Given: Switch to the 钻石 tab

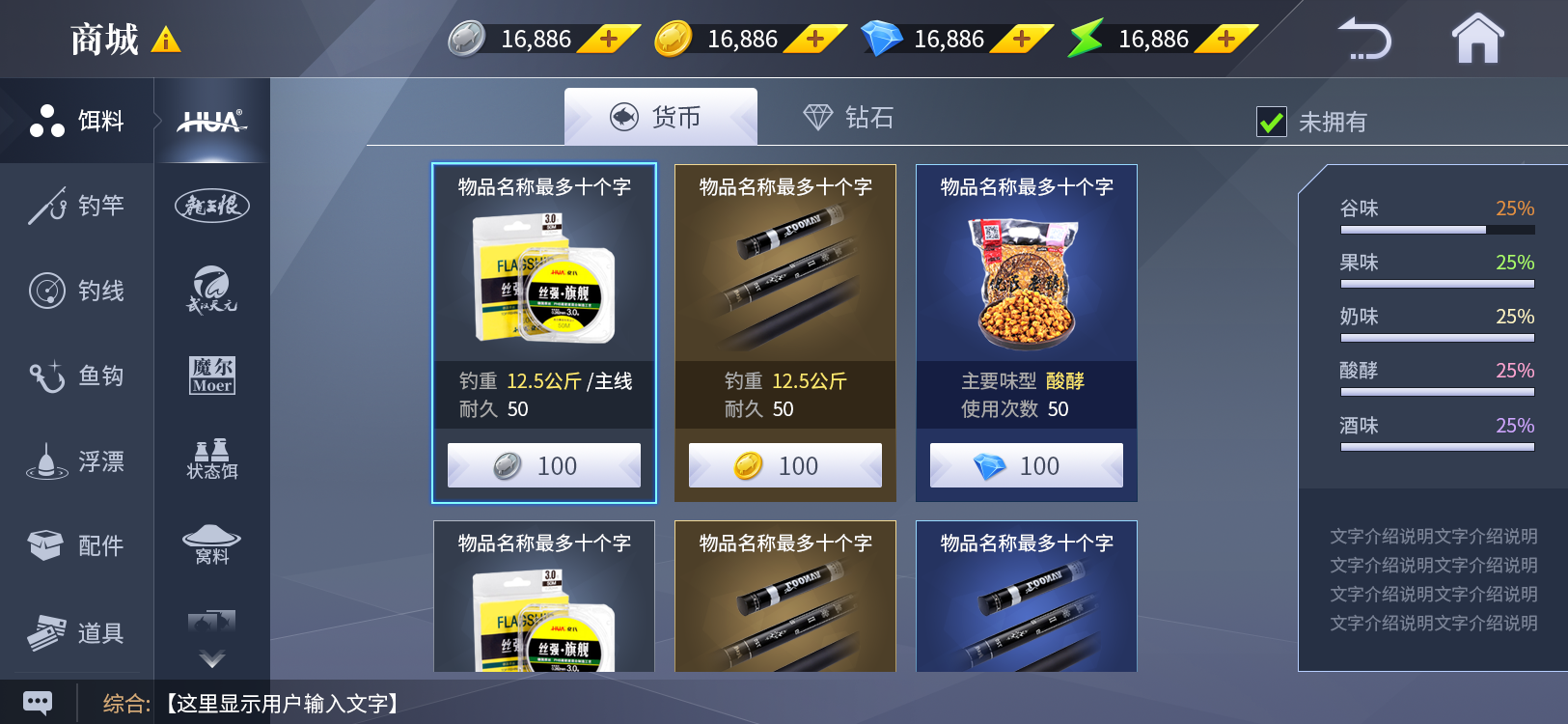Looking at the screenshot, I should point(849,116).
